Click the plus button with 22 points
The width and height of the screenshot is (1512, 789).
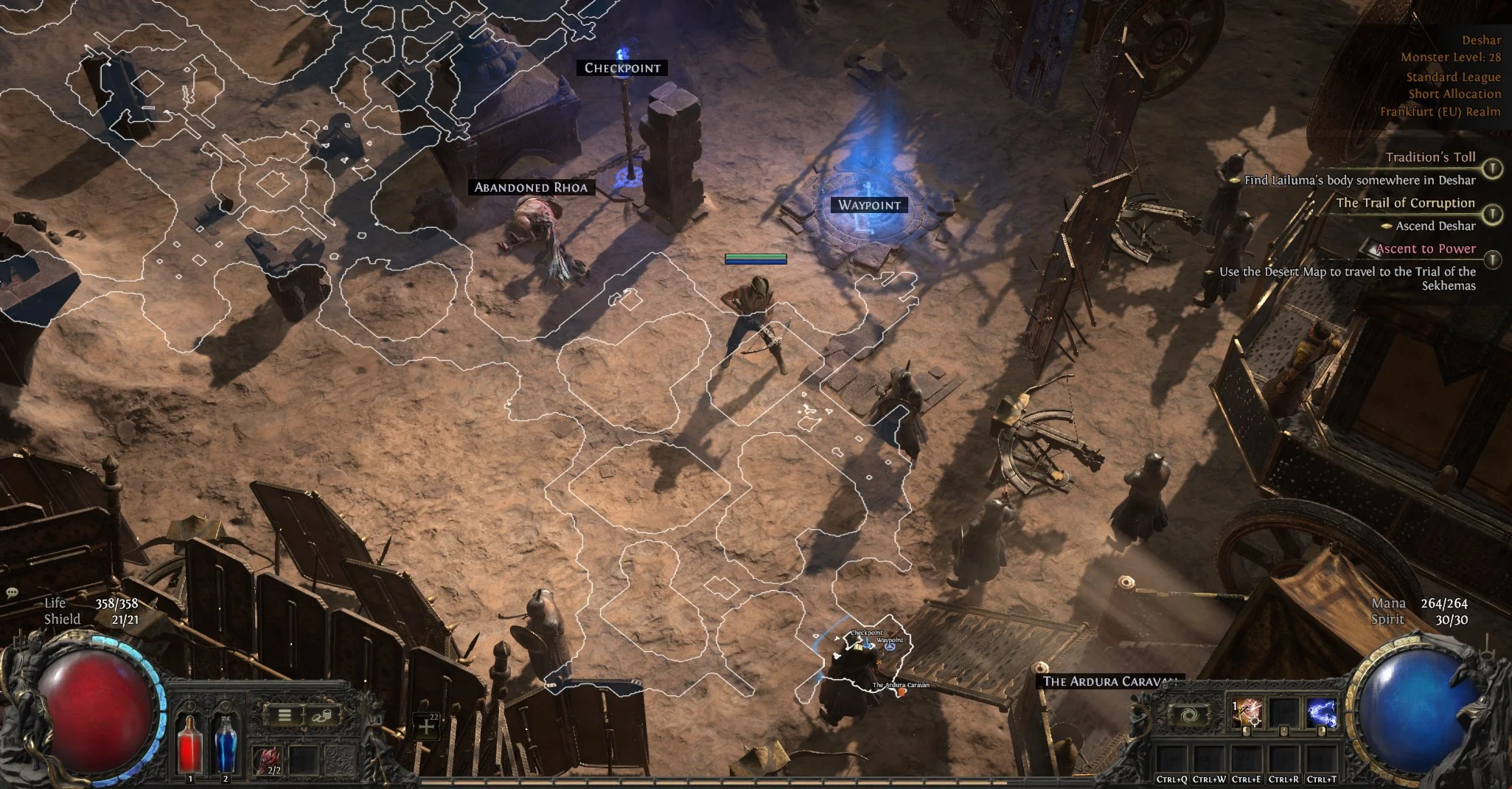(x=427, y=726)
